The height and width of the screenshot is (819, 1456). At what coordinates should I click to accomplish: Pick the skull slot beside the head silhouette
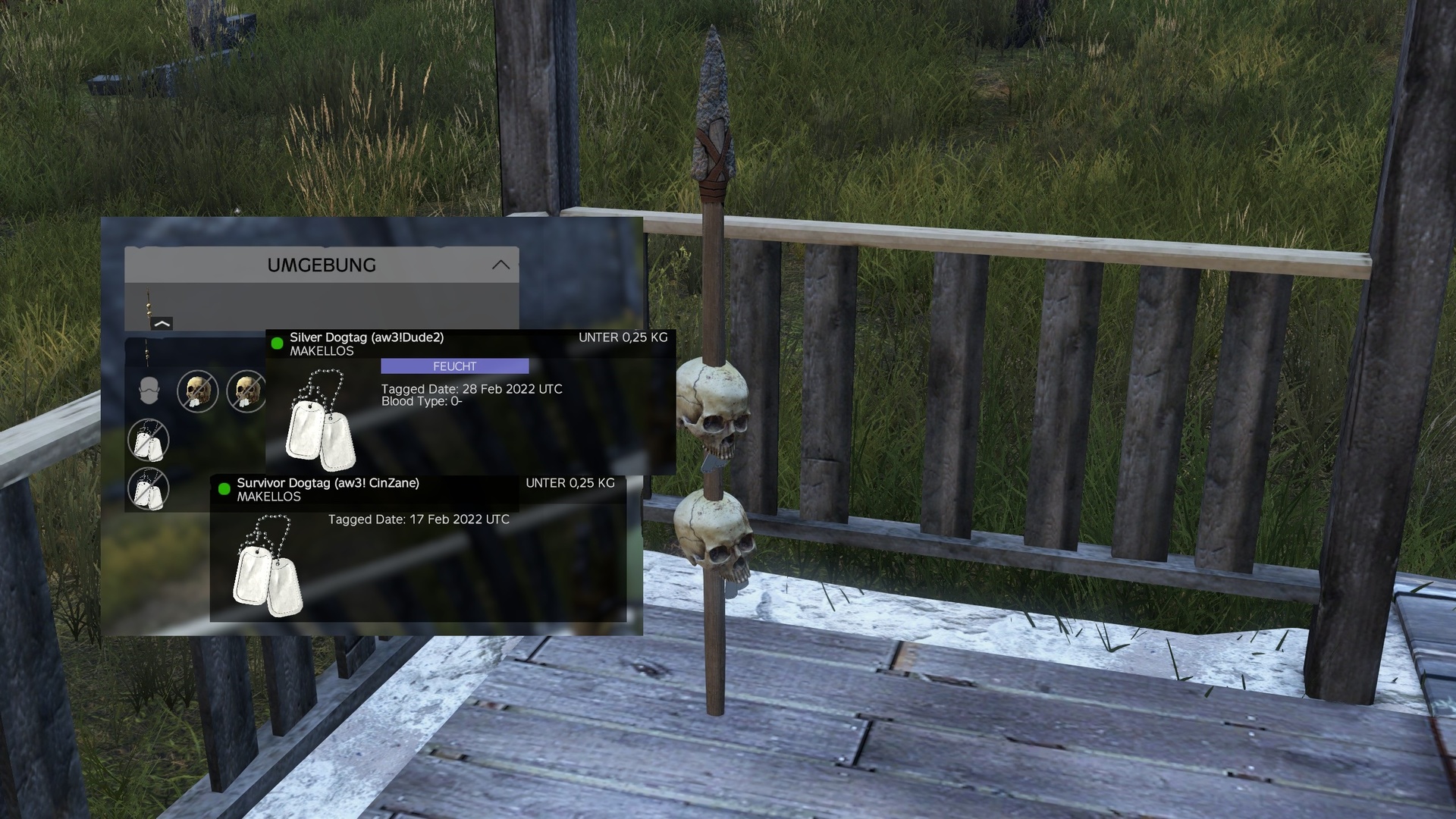[x=197, y=391]
